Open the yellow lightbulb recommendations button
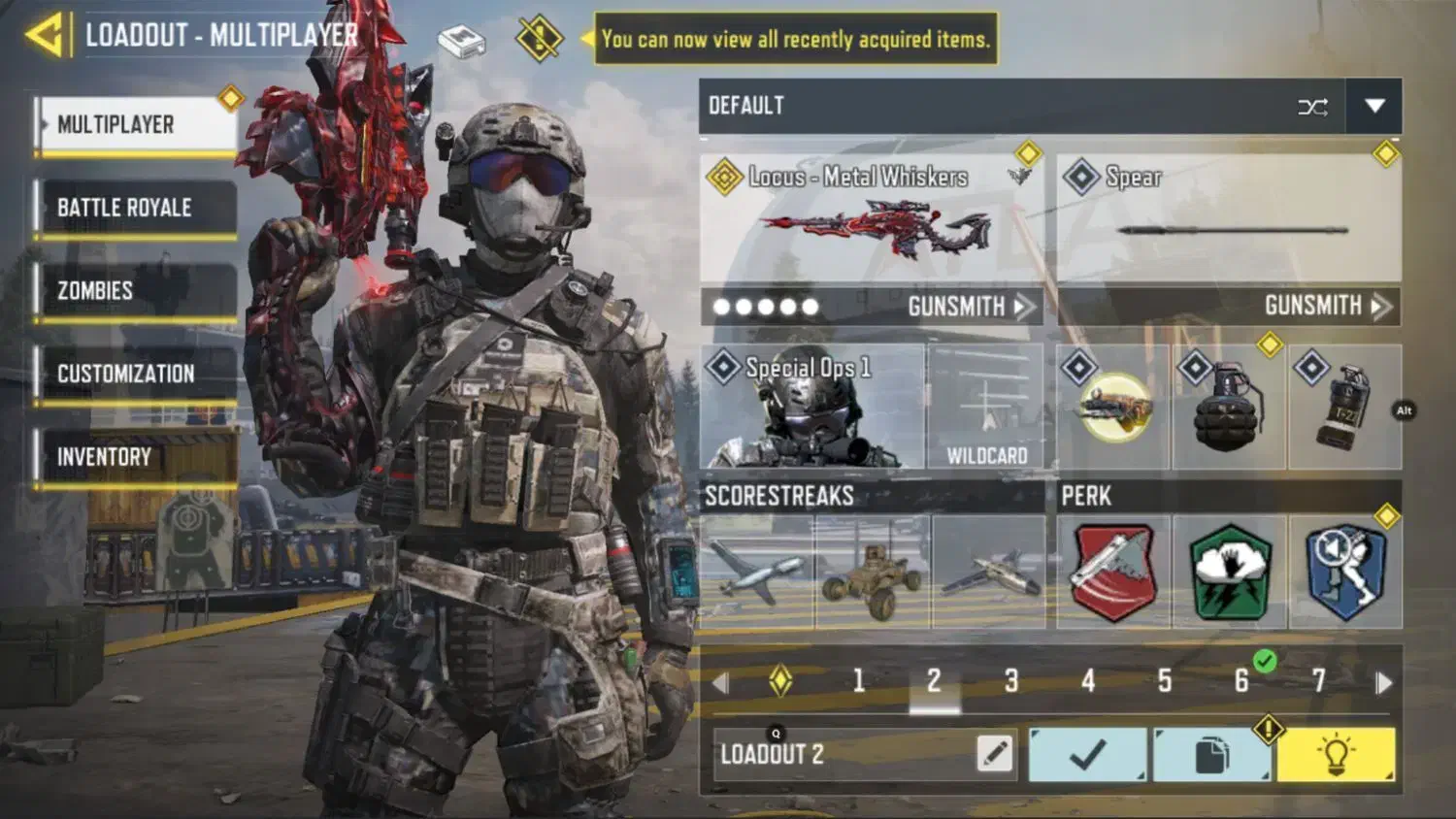The image size is (1456, 819). click(1336, 754)
